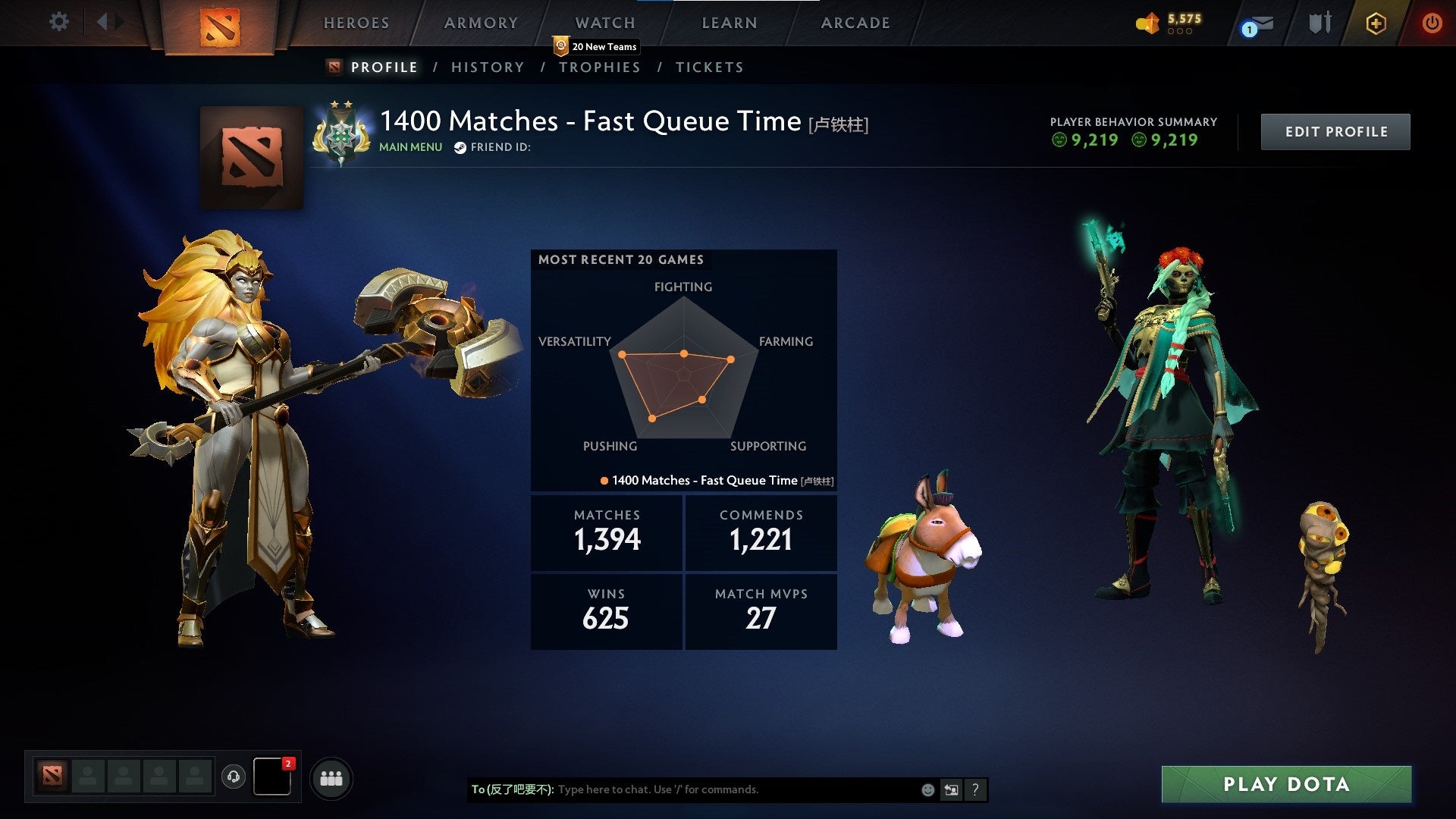Navigate back using the left arrow icon
The width and height of the screenshot is (1456, 819).
point(102,22)
